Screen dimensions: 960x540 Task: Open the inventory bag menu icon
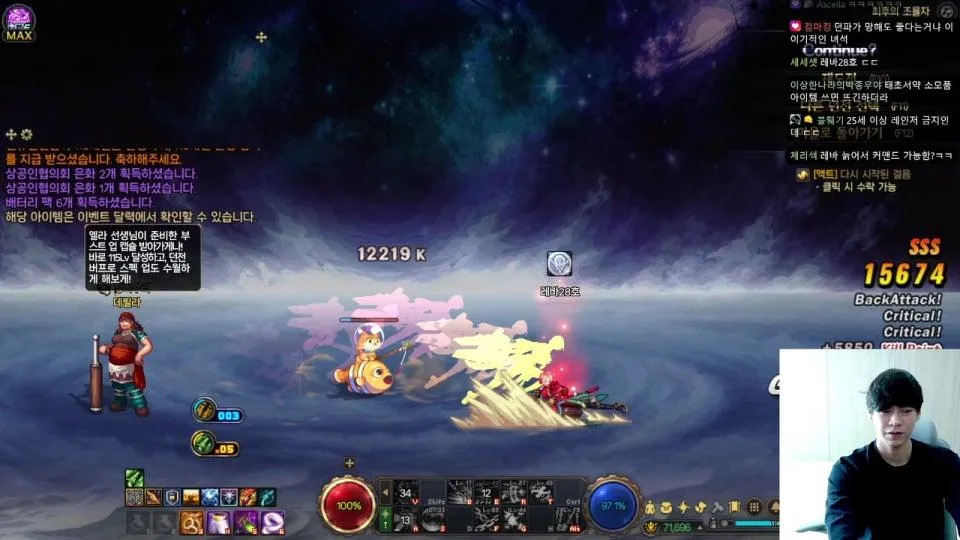click(667, 508)
